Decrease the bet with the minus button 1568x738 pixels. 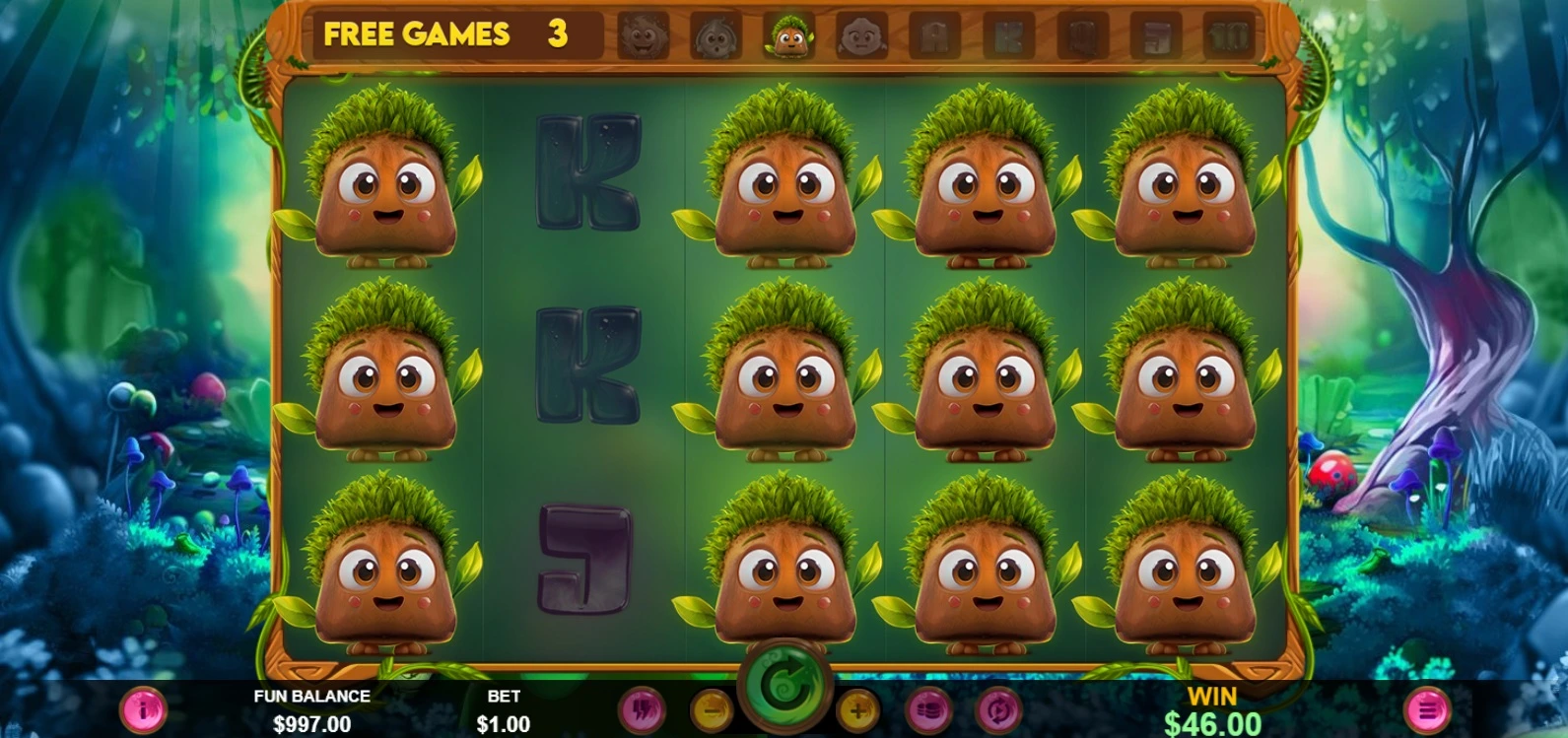[x=711, y=709]
